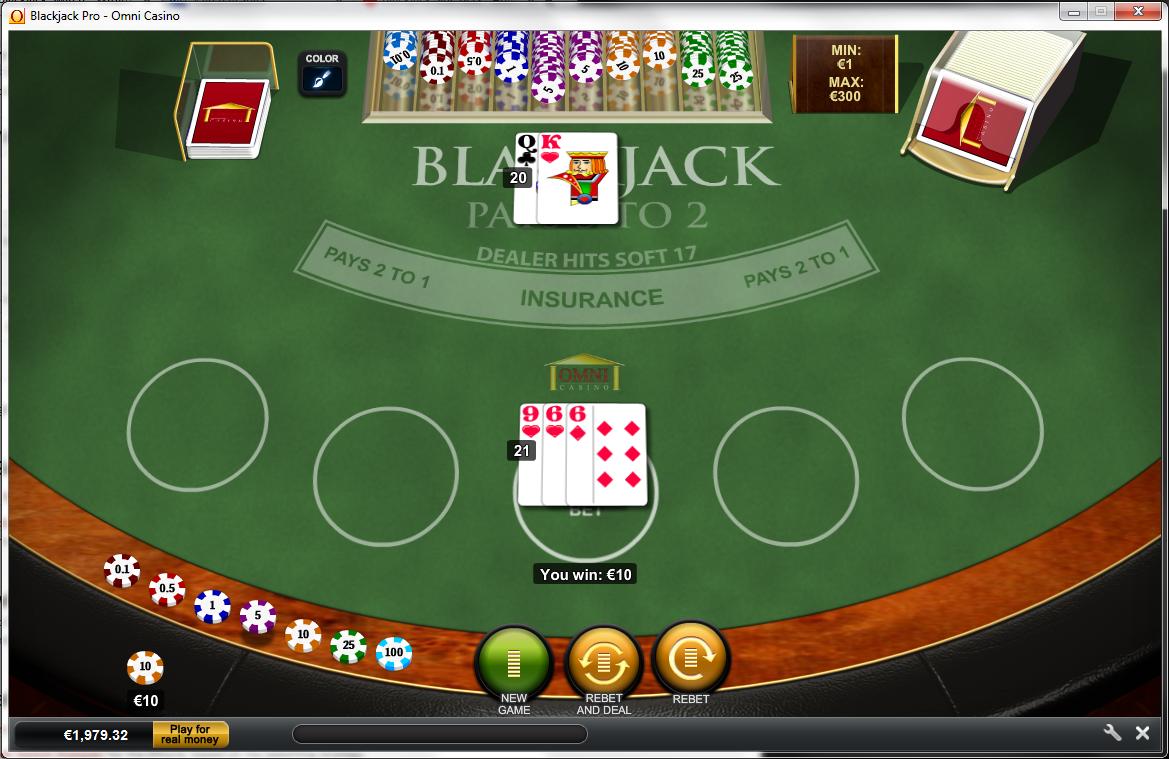
Task: Pick the 0.5 chip from the rail
Action: click(x=166, y=589)
